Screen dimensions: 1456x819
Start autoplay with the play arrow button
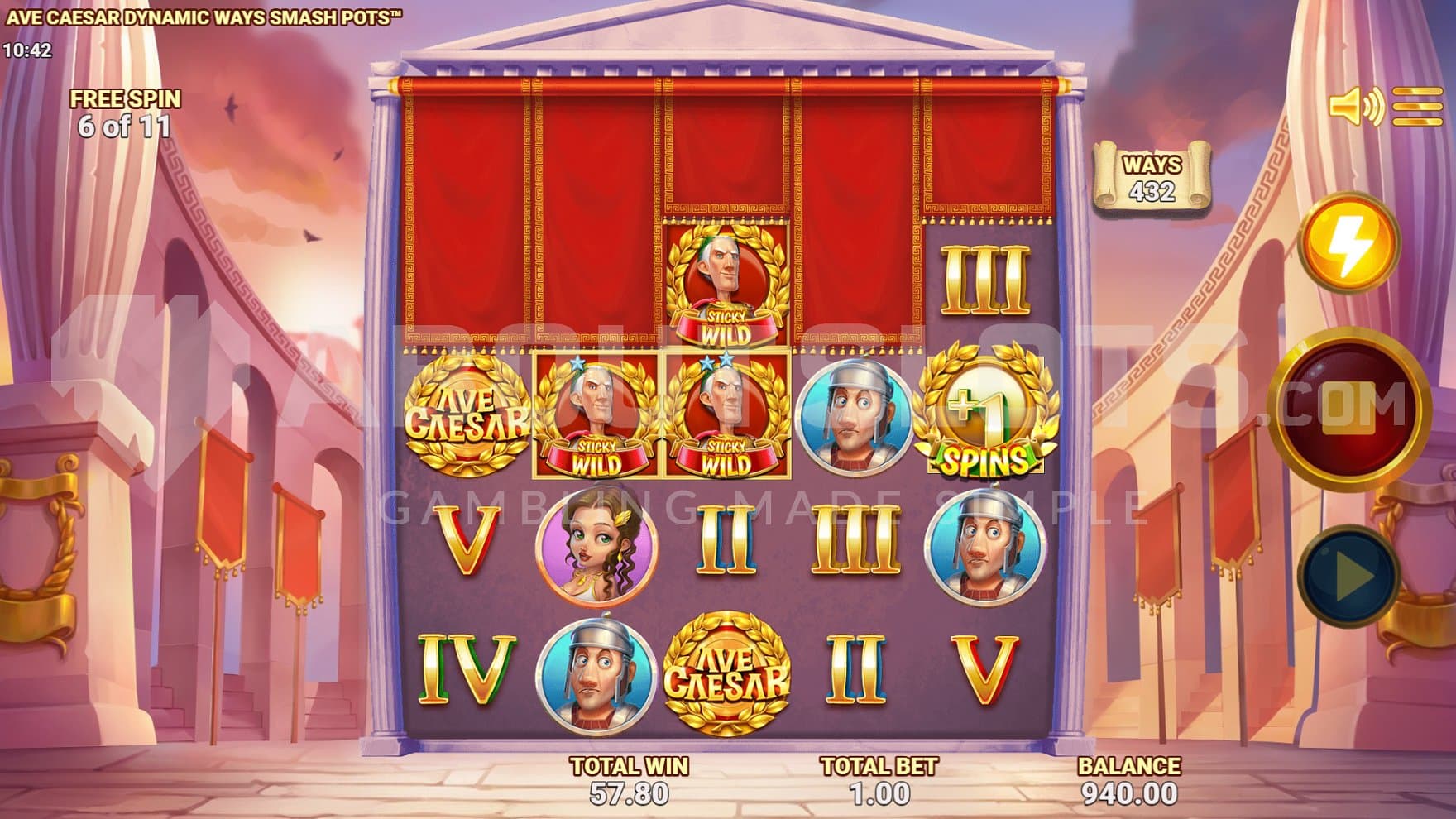pyautogui.click(x=1348, y=573)
